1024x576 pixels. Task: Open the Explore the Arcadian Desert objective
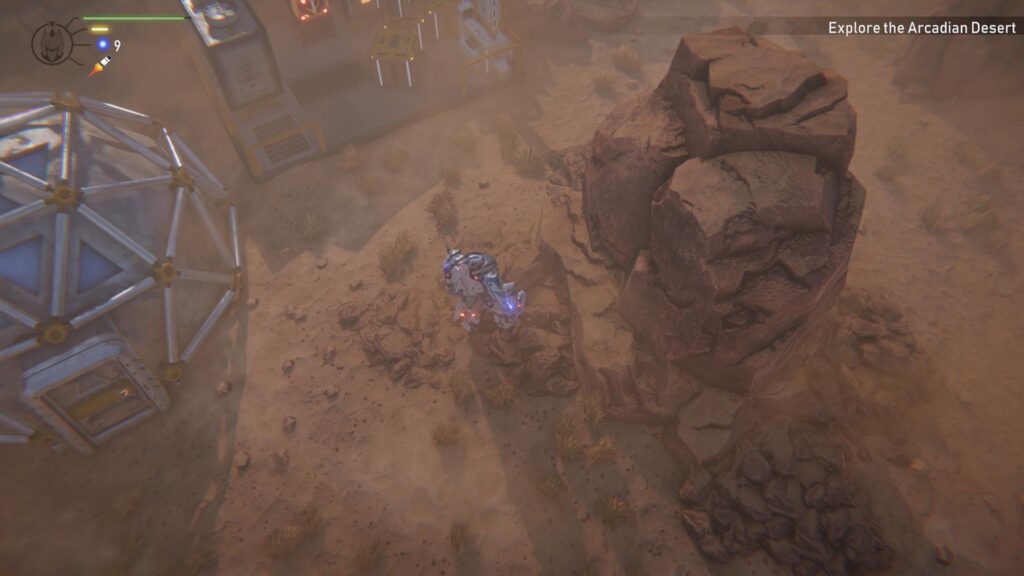[921, 28]
